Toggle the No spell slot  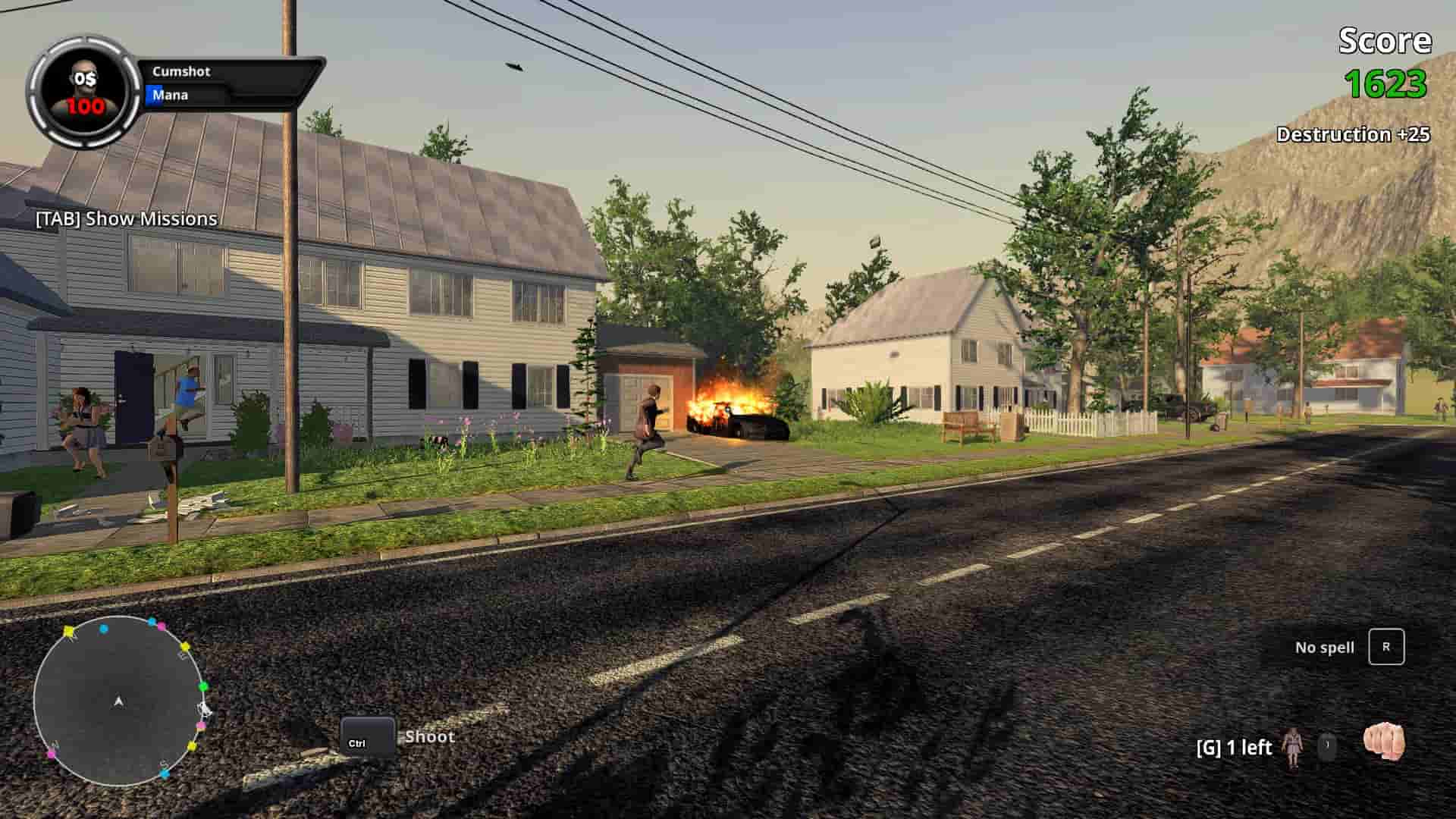click(1325, 648)
